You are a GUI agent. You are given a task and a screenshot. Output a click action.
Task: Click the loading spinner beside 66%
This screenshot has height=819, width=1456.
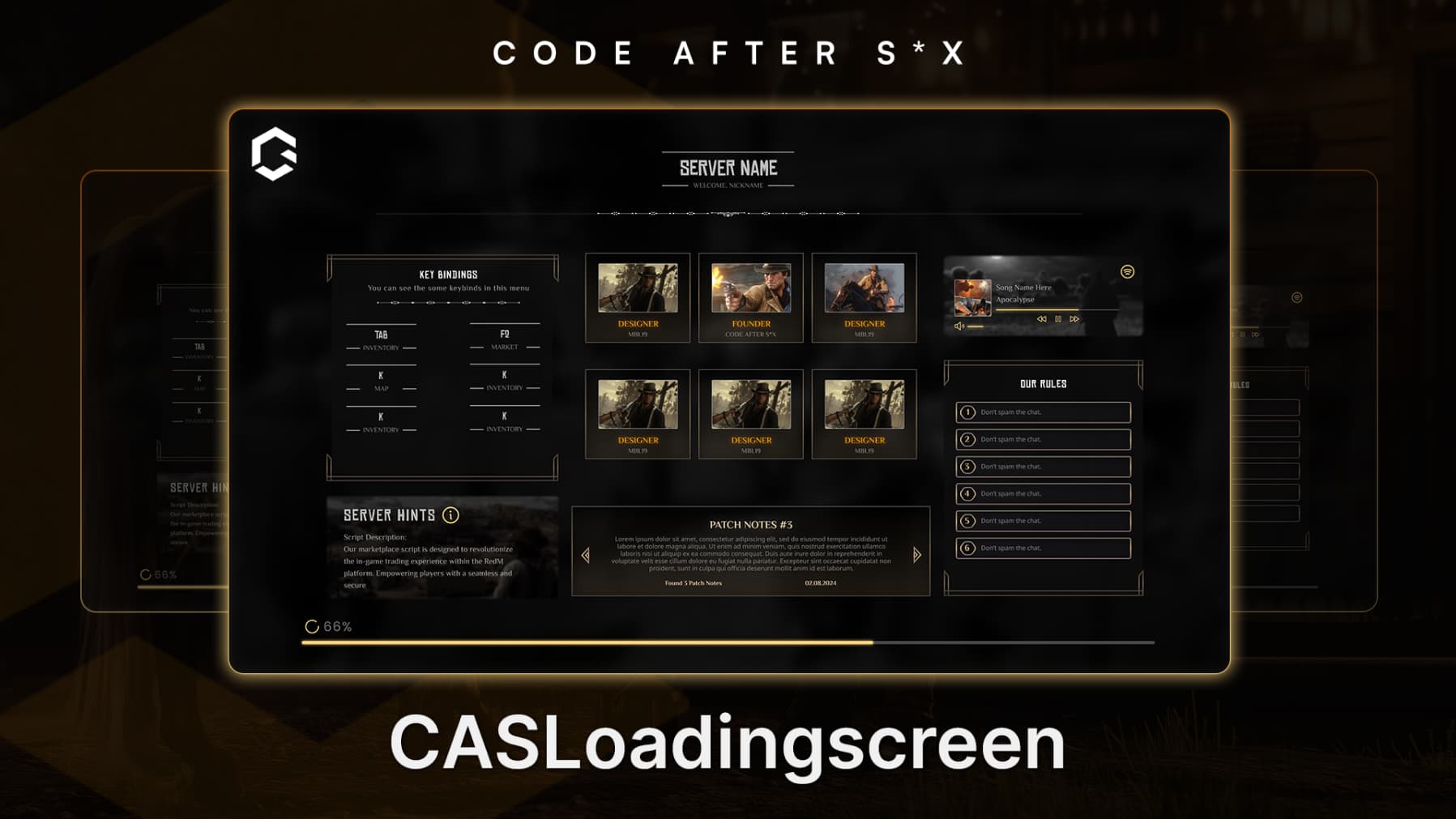pos(312,625)
